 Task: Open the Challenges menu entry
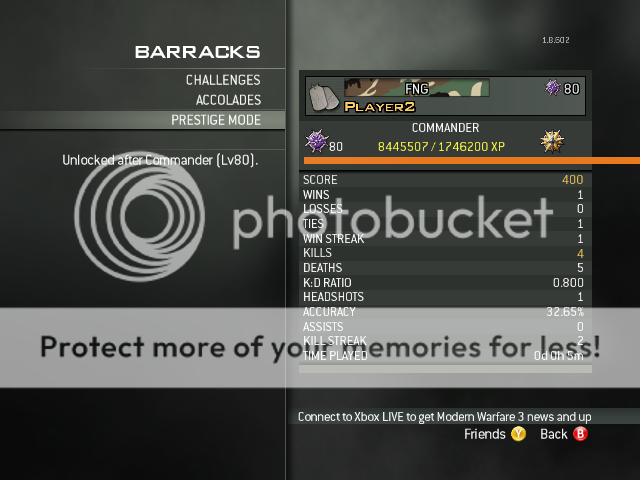(222, 80)
